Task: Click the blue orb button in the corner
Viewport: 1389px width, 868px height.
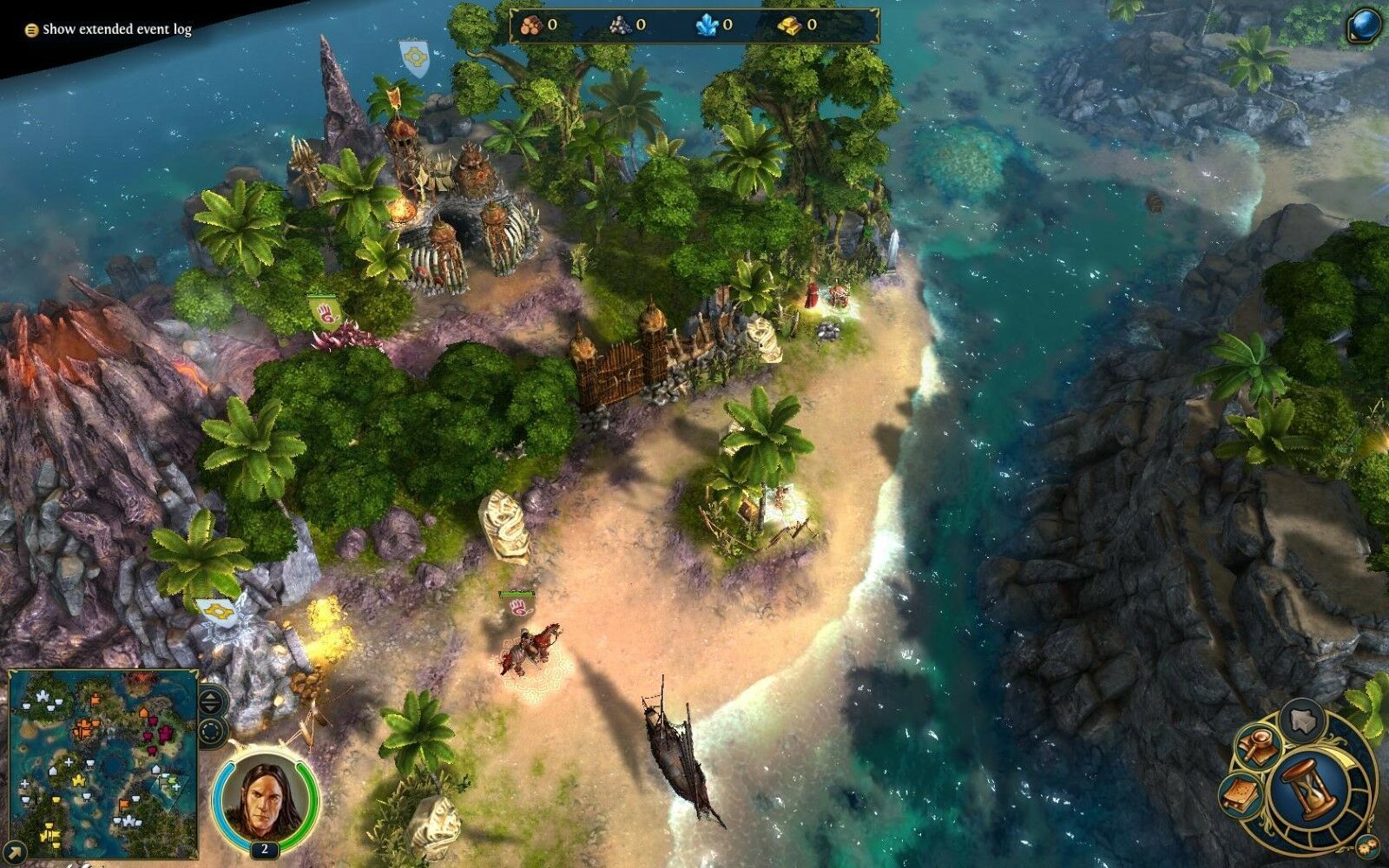Action: pos(1365,26)
